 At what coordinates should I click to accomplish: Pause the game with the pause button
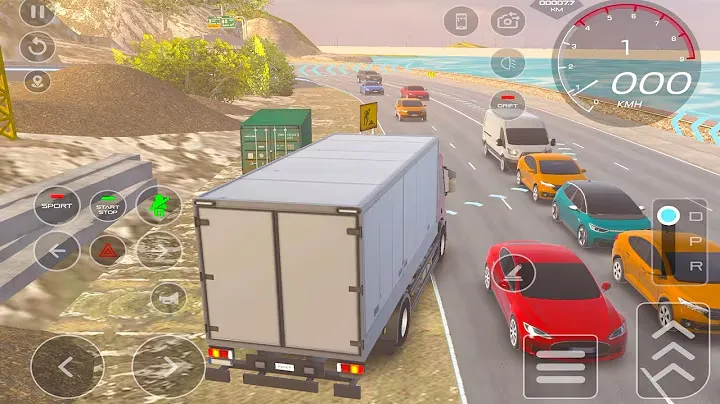(x=37, y=13)
